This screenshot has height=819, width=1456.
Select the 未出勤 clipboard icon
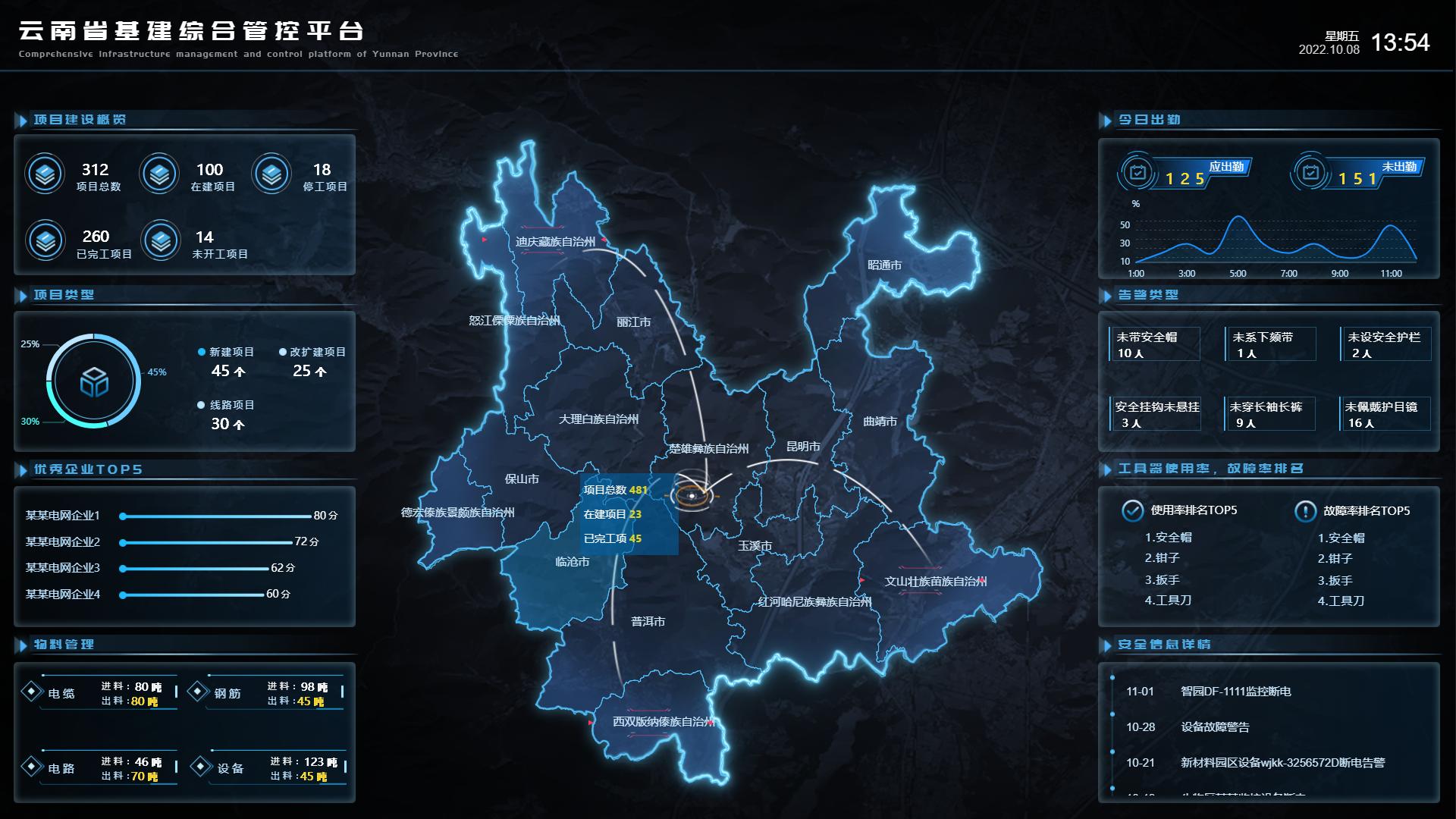coord(1310,173)
